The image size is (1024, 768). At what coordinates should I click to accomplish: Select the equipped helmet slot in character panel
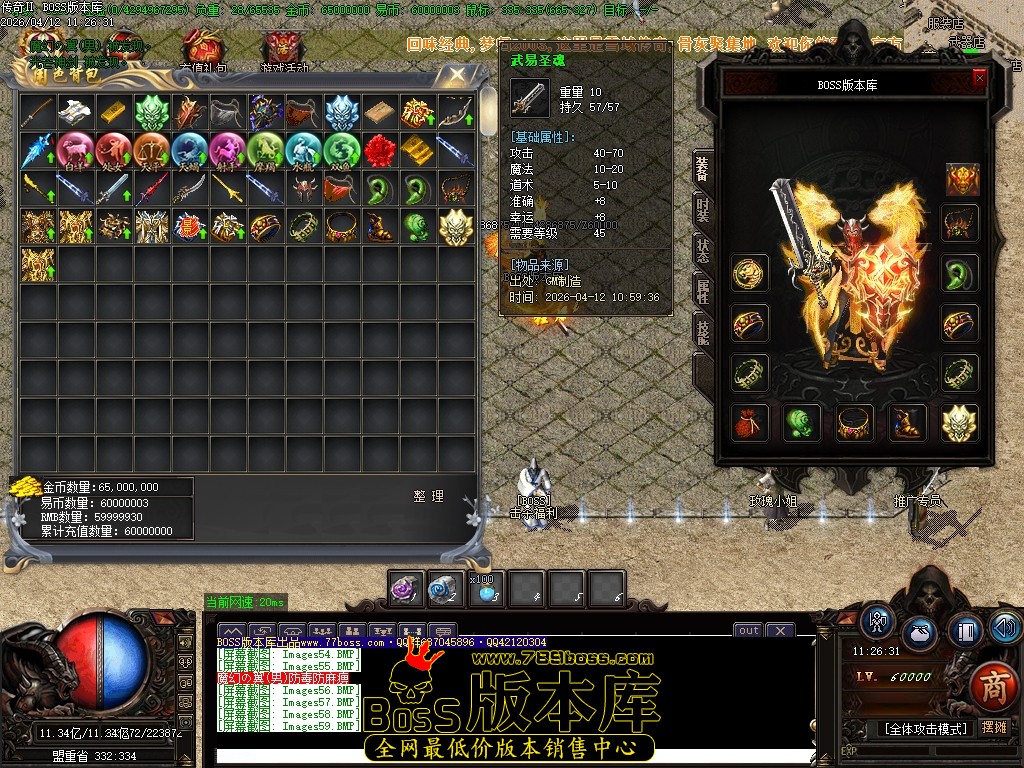(962, 180)
